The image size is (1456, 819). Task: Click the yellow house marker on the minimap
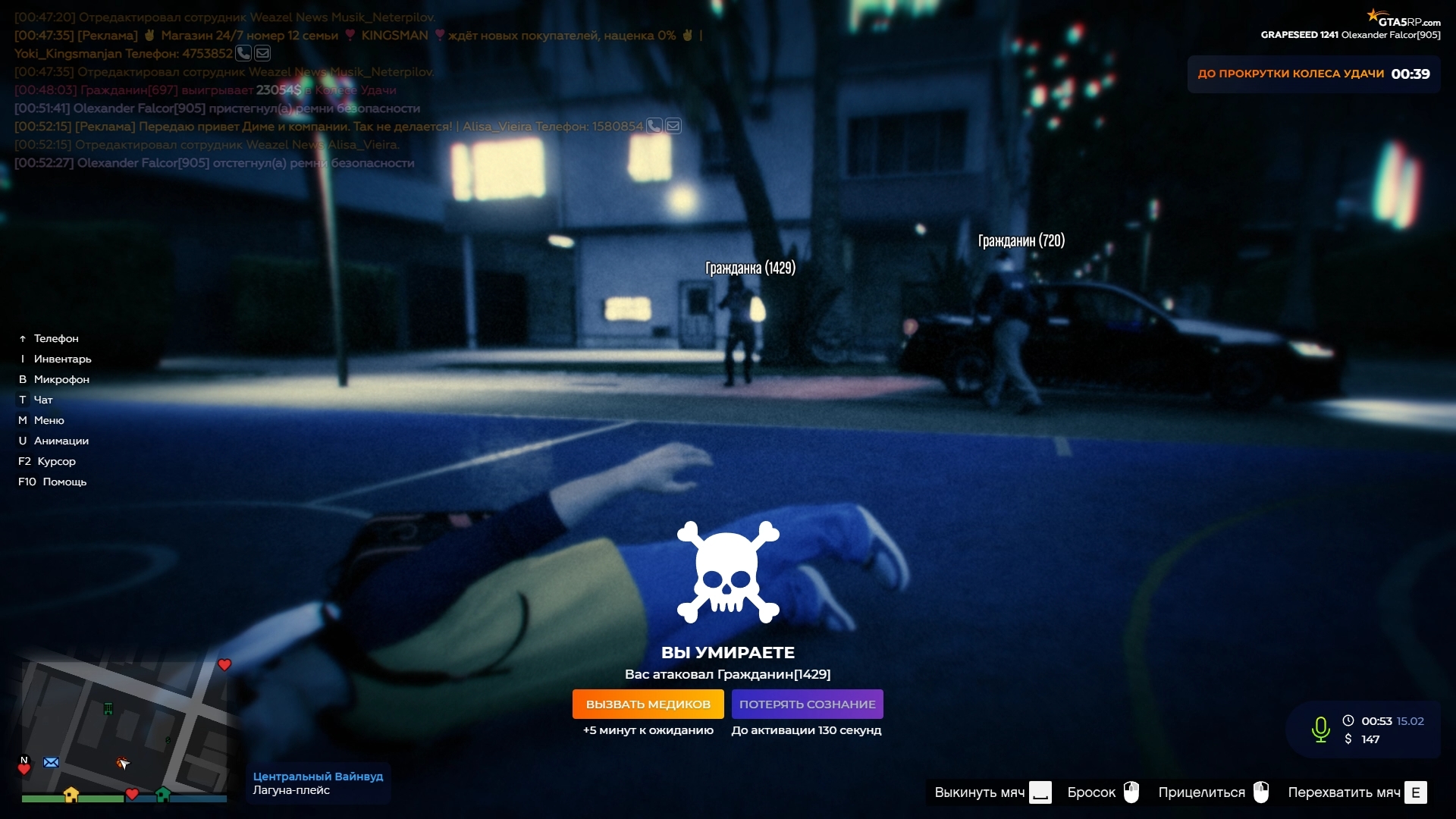[71, 794]
